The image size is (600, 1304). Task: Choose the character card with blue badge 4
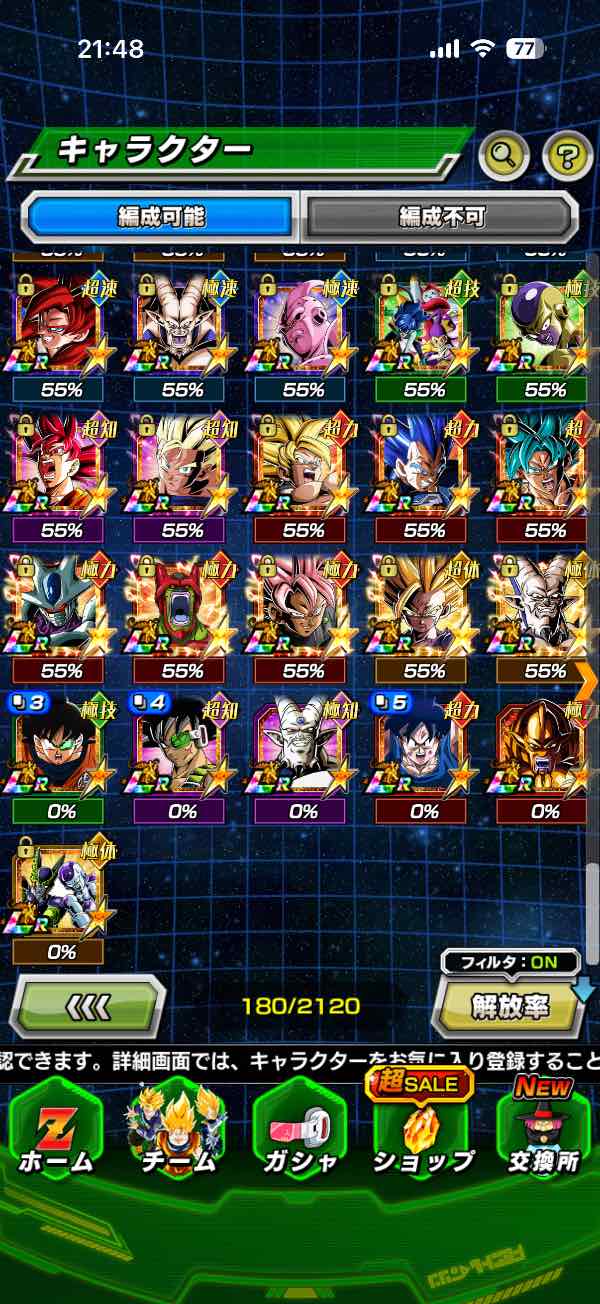coord(183,747)
